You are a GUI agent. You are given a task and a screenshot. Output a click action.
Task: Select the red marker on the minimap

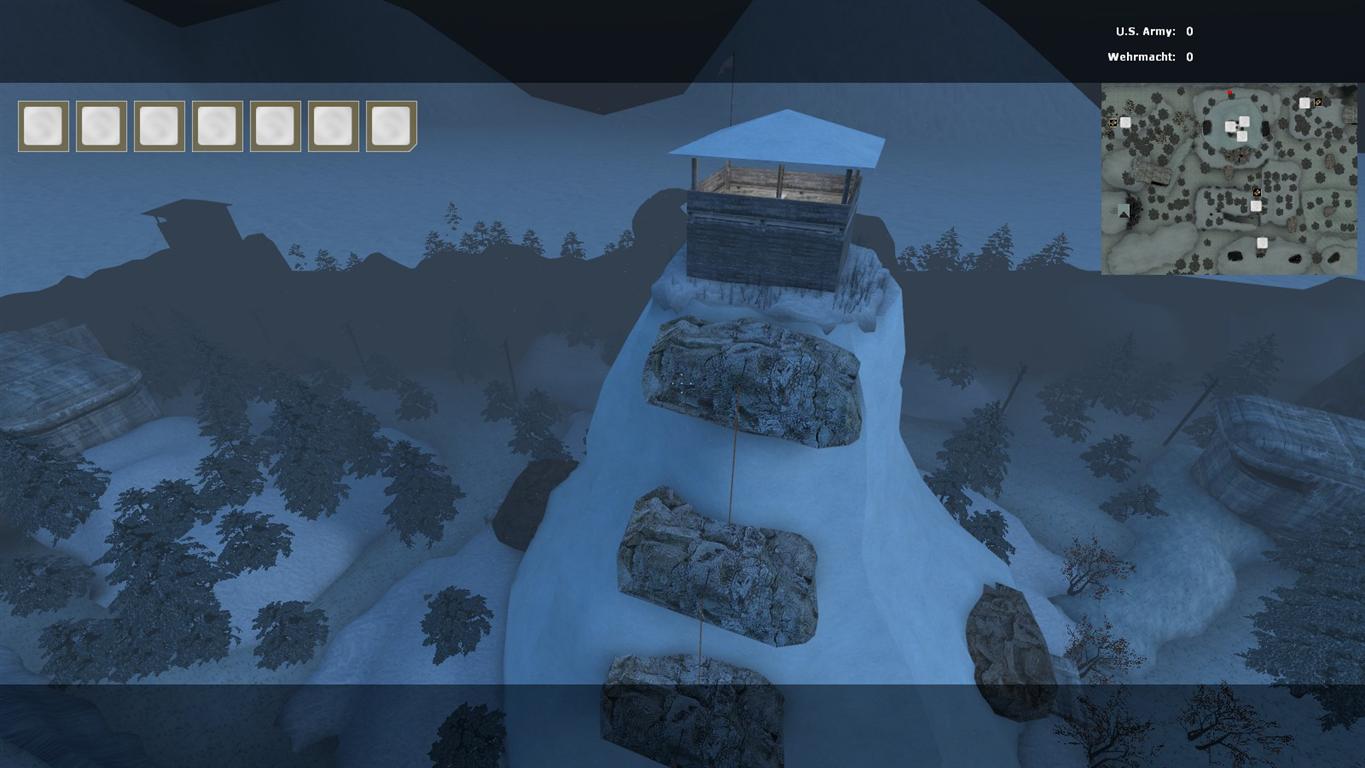coord(1230,94)
